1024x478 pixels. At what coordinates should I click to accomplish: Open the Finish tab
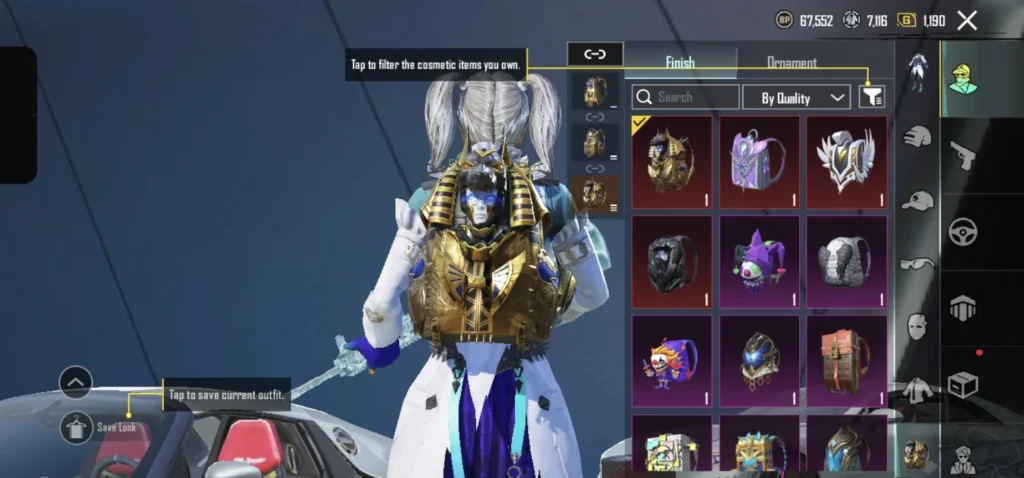click(680, 63)
